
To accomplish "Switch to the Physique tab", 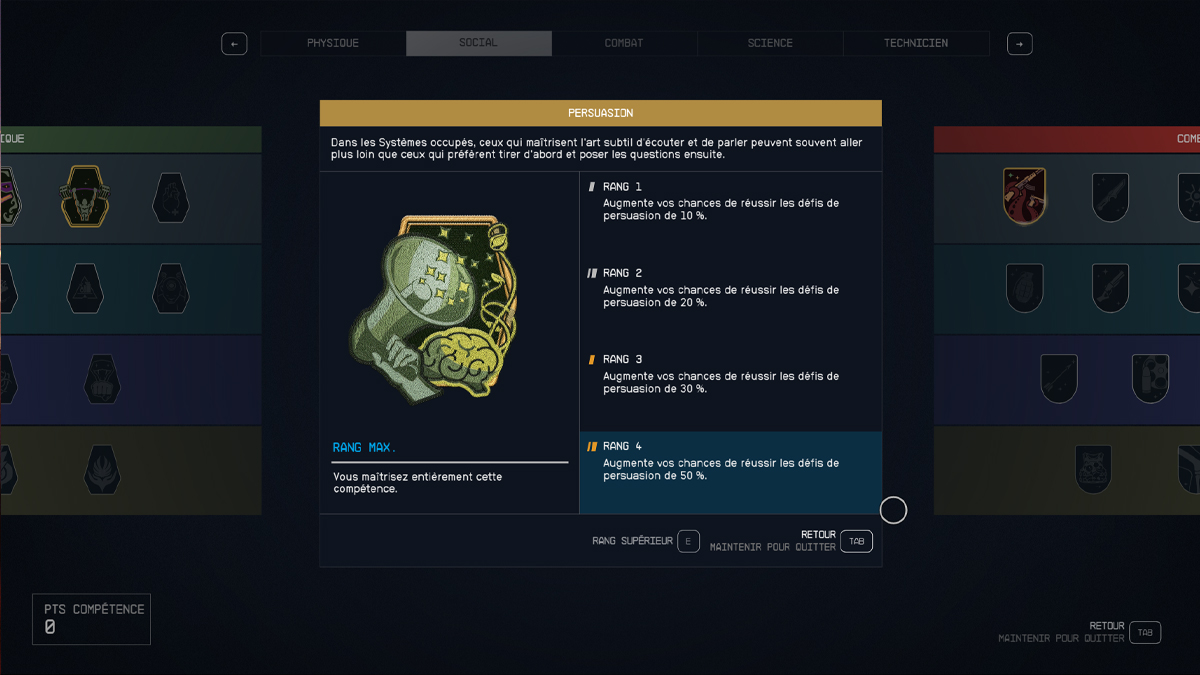I will pos(333,44).
